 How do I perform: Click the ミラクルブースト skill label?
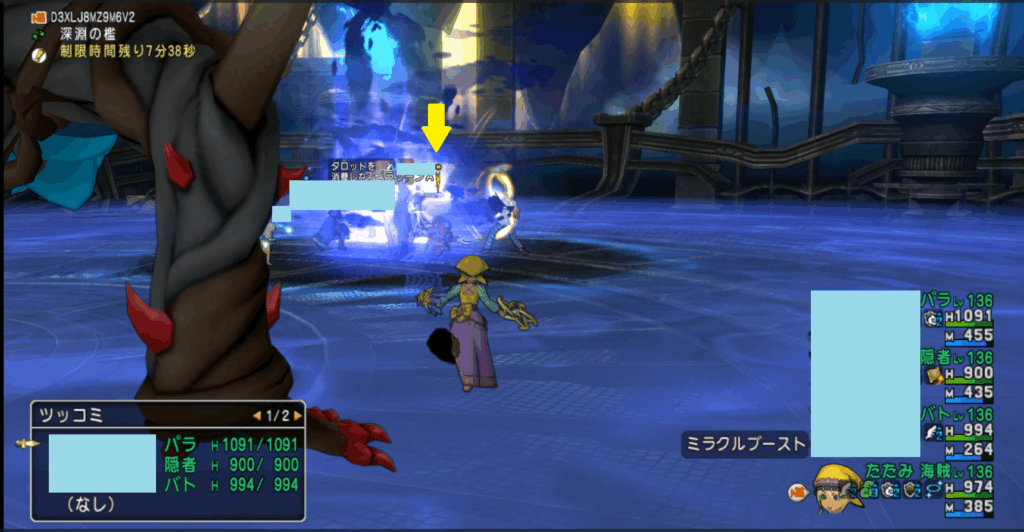[744, 443]
